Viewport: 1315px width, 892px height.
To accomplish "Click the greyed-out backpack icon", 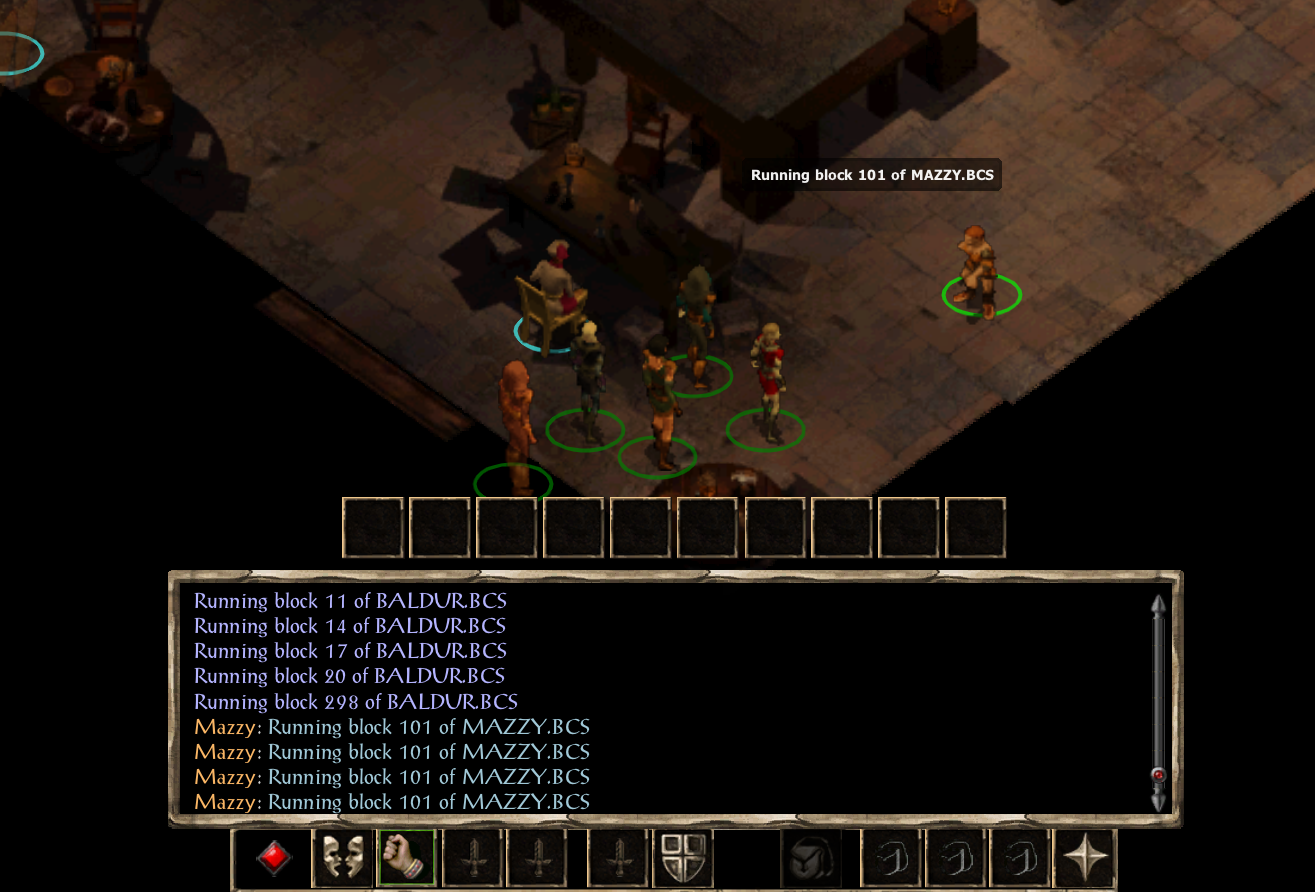I will tap(810, 858).
